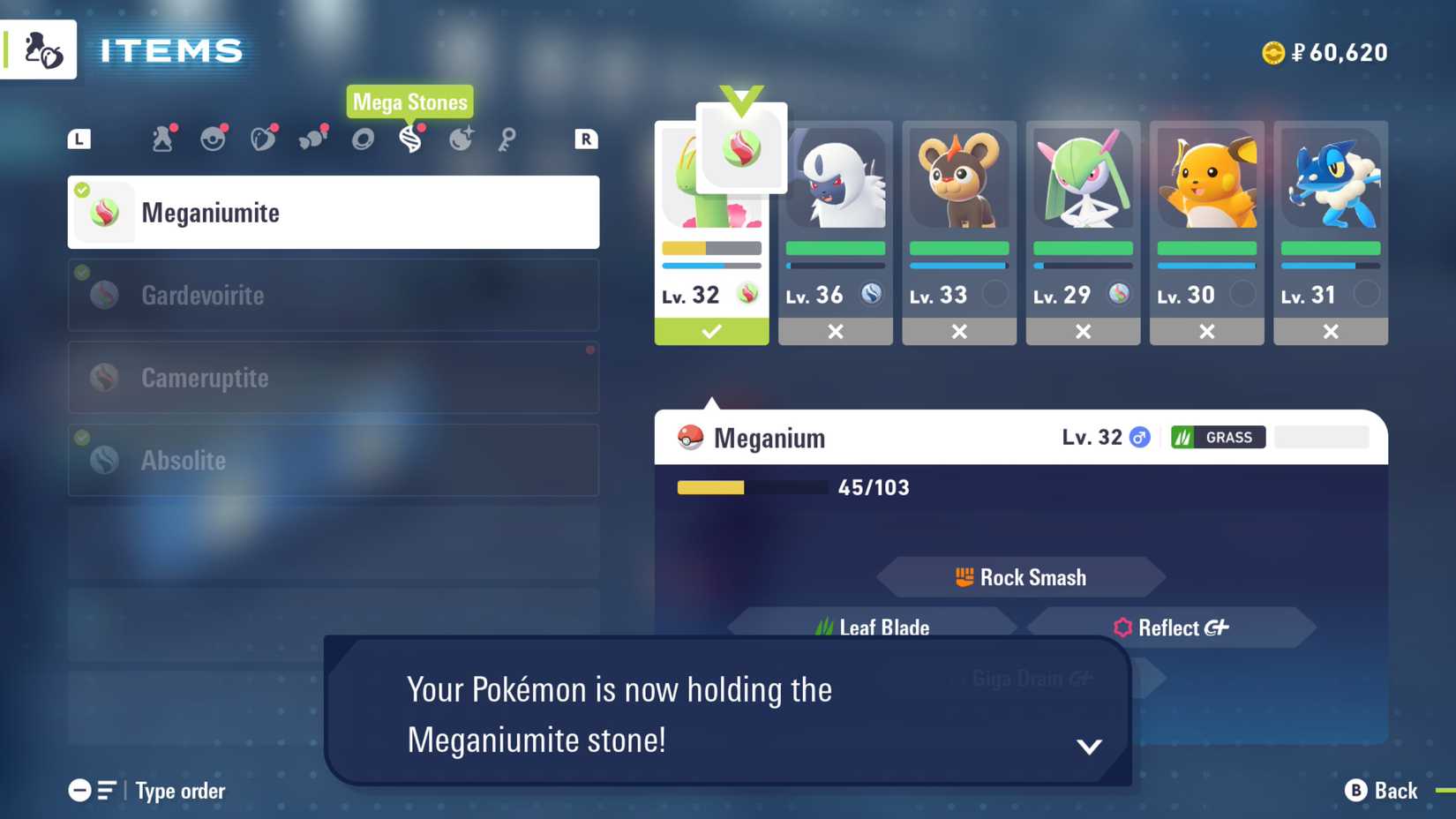The image size is (1456, 819).
Task: Open the key items category icon
Action: pos(506,139)
